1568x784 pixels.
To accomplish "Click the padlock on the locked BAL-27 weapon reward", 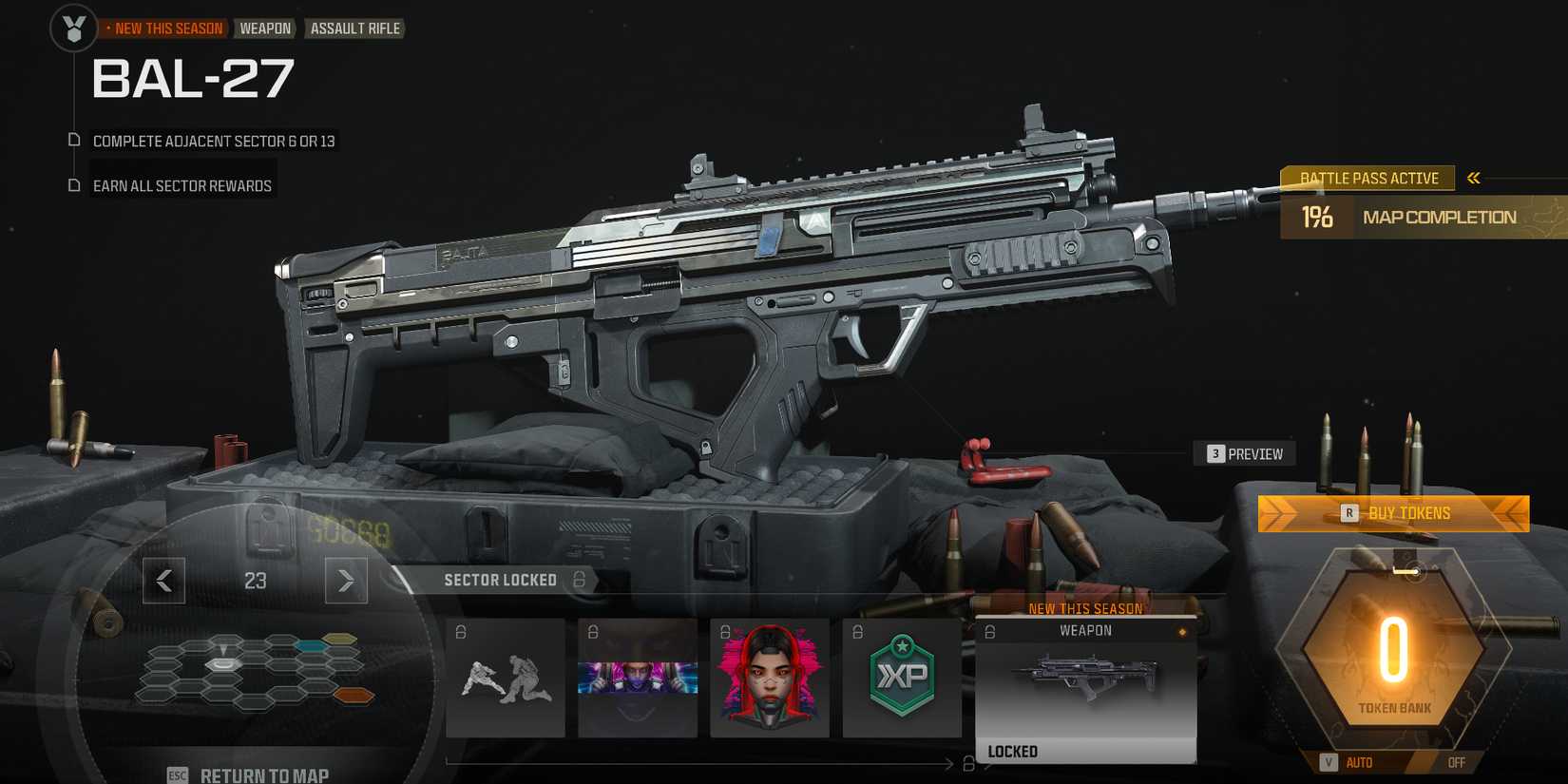I will pos(989,630).
